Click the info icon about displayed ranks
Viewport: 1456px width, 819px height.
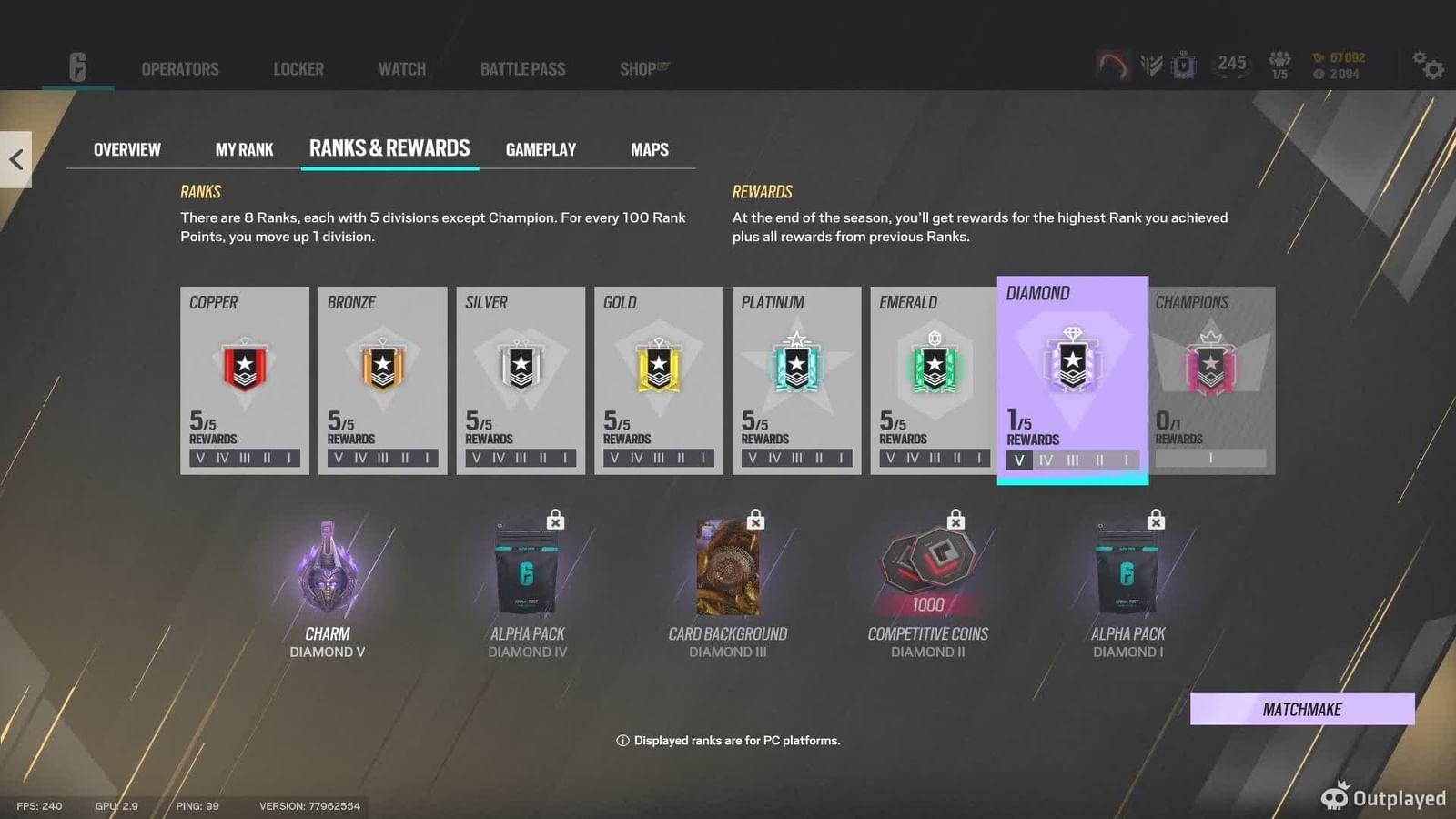click(x=622, y=741)
